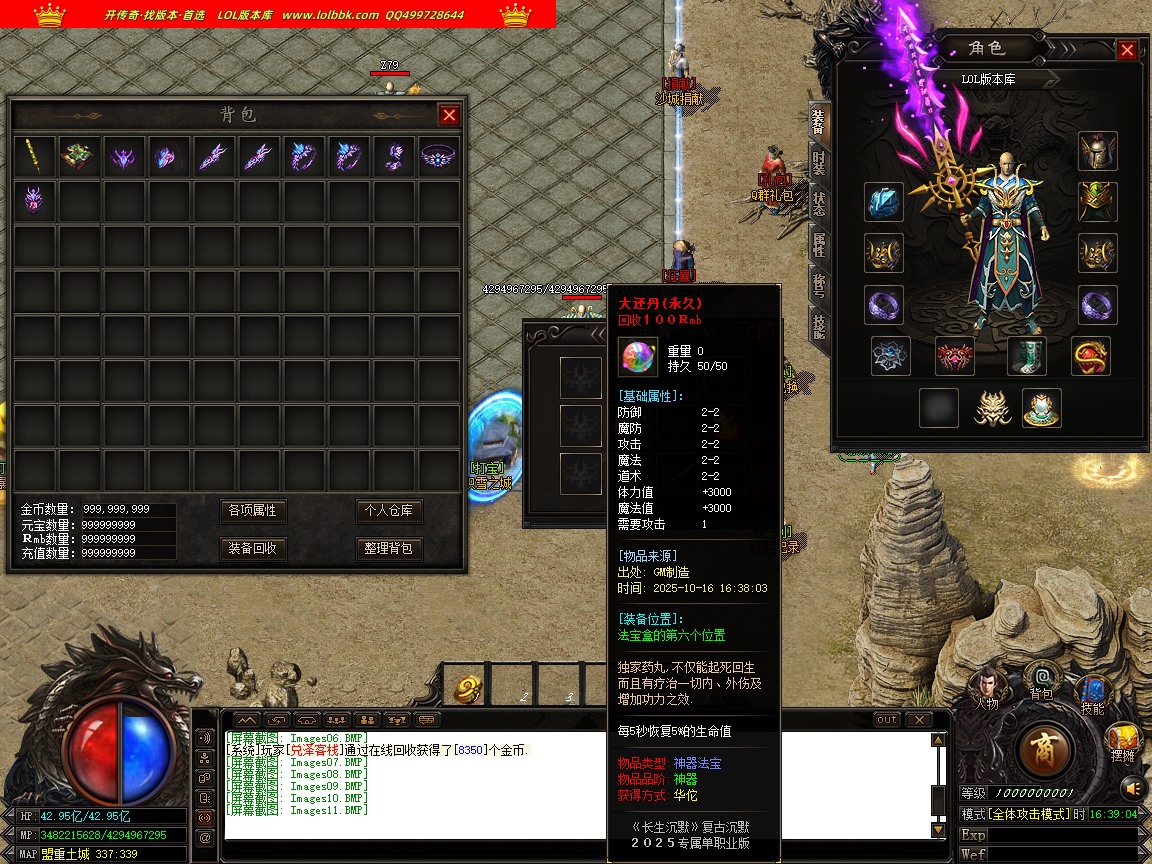
Task: Select the equipped green boots slot
Action: [1026, 355]
